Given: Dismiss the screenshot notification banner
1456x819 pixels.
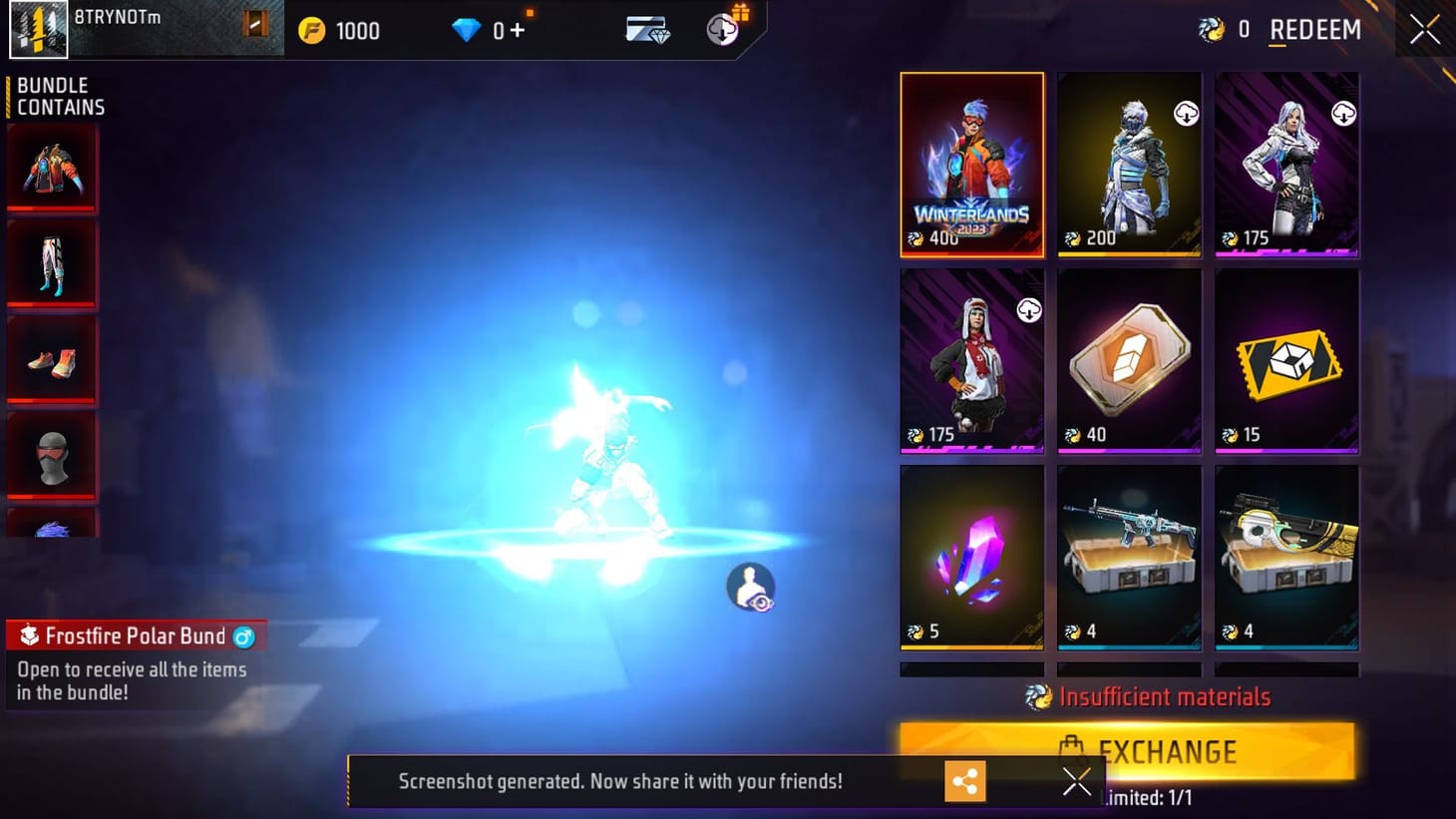Looking at the screenshot, I should 1076,781.
